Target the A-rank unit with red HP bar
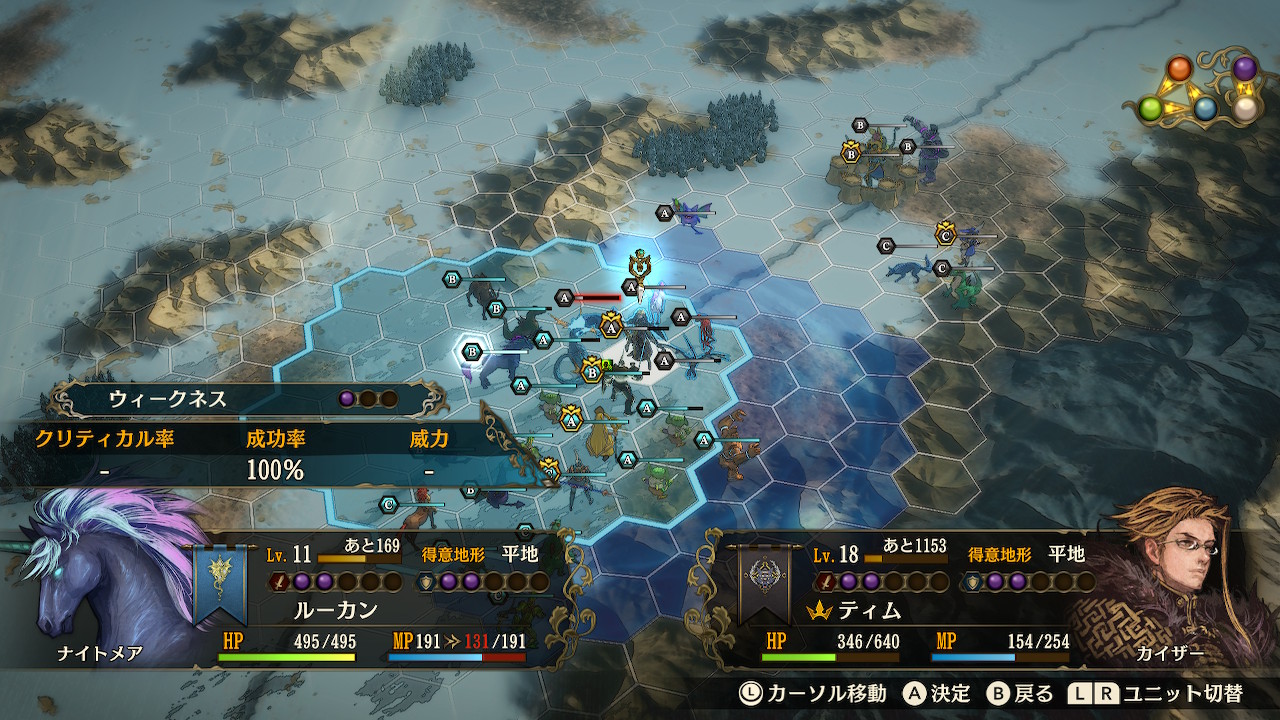Screen dimensions: 1280x720 point(564,297)
